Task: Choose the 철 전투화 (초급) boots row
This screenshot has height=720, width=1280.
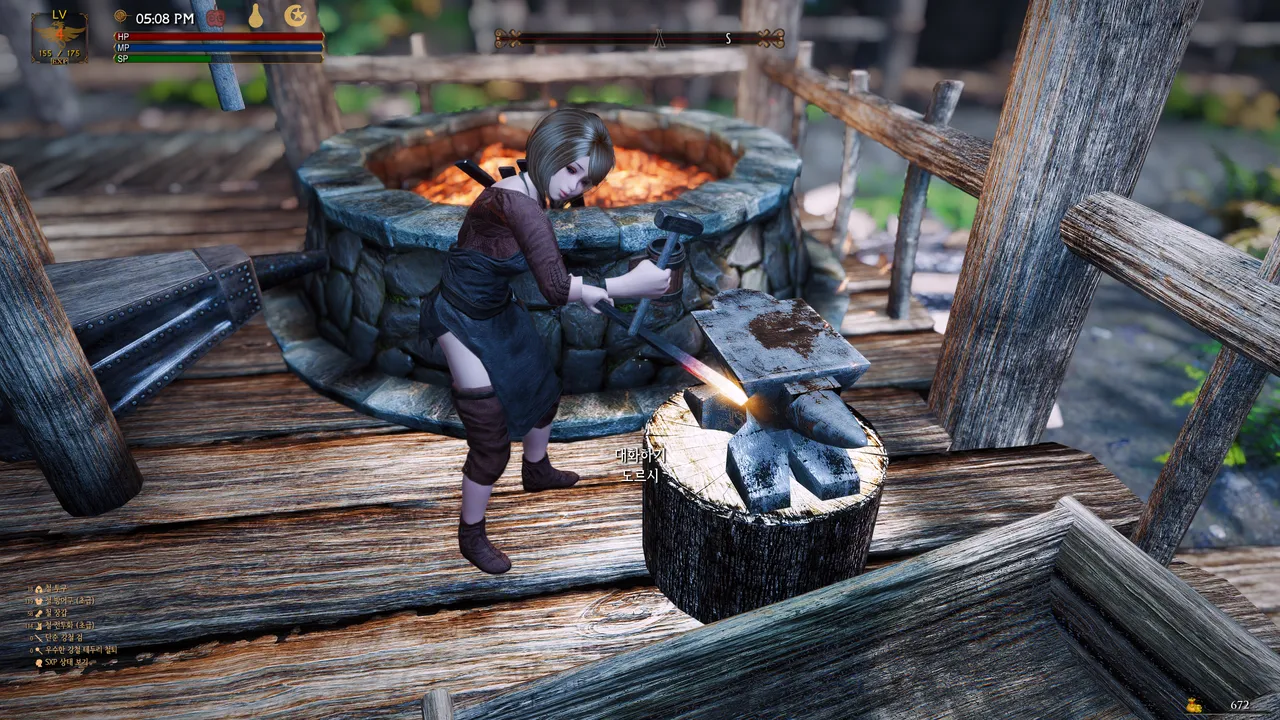Action: (x=70, y=625)
